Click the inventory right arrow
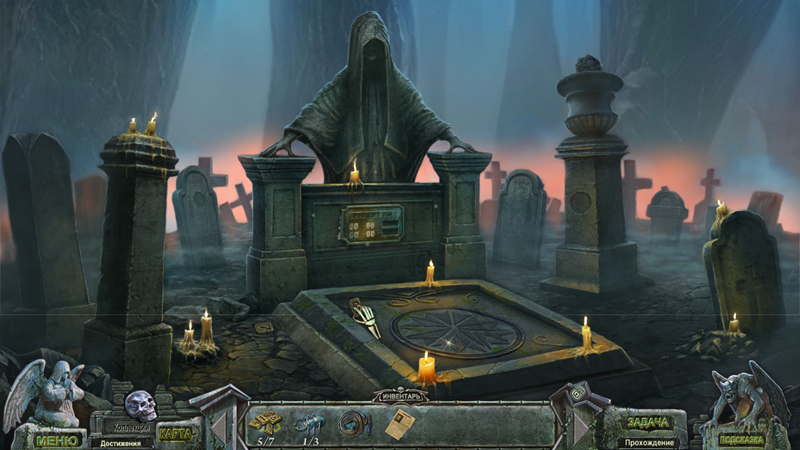This screenshot has width=800, height=450. point(582,424)
